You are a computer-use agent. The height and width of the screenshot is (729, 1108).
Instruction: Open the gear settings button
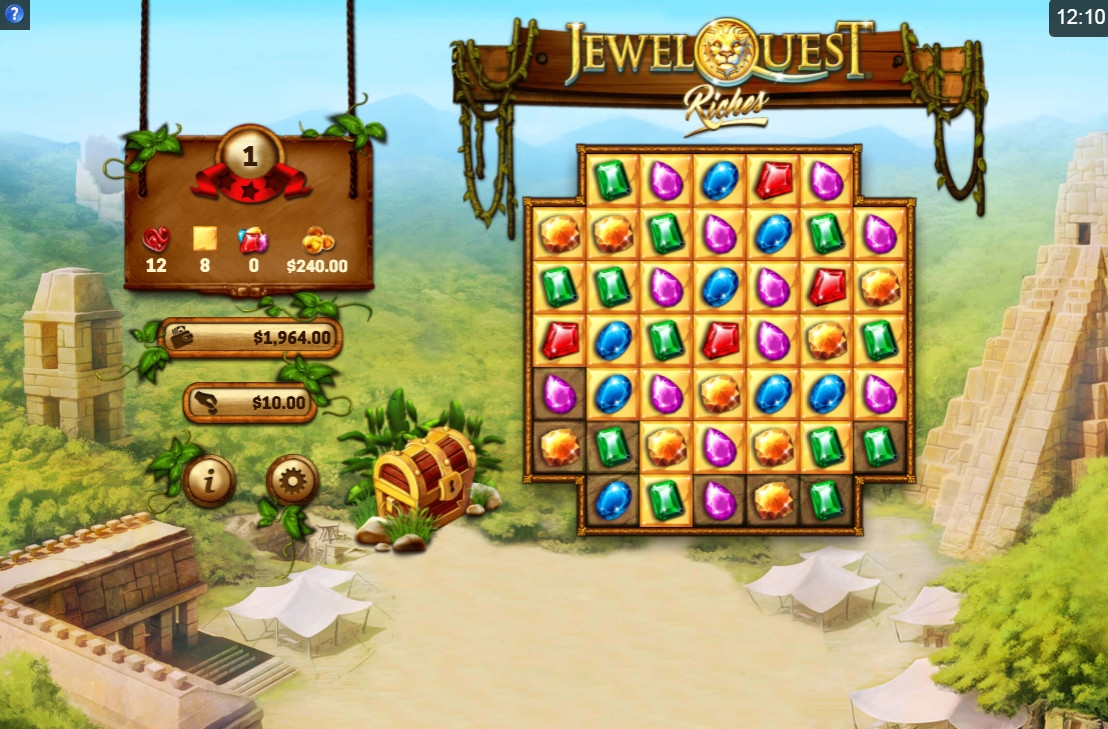tap(292, 482)
